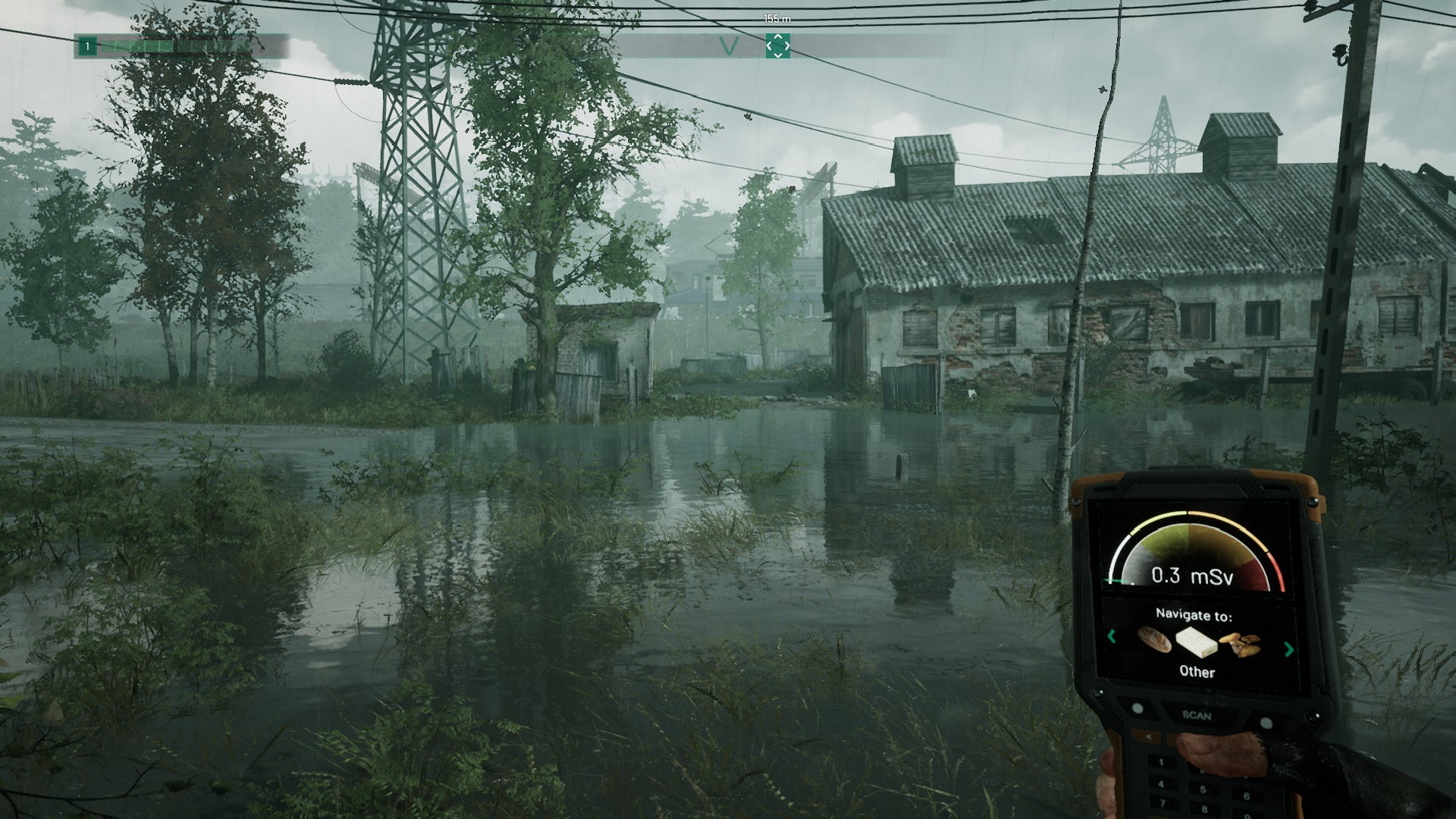Select the next scanner navigation category arrow
Screen dimensions: 1456x819
click(1288, 649)
